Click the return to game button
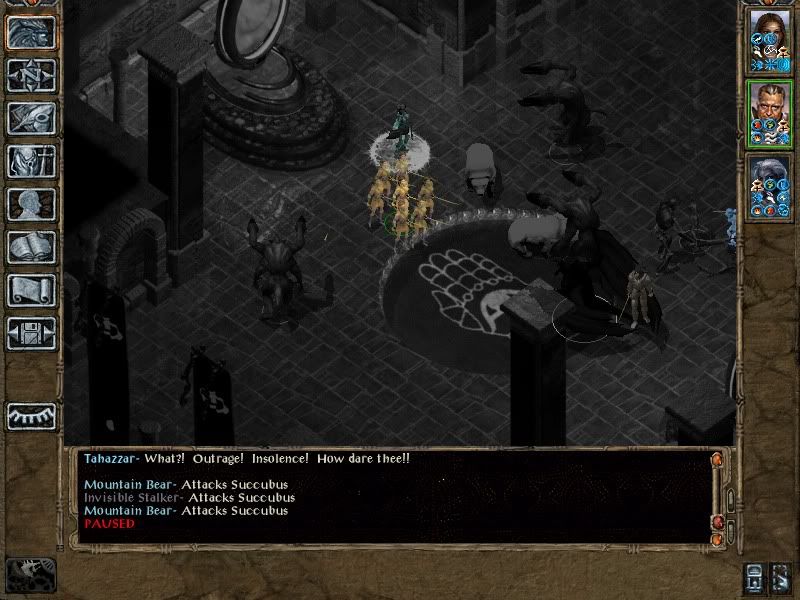This screenshot has width=800, height=600. [31, 32]
